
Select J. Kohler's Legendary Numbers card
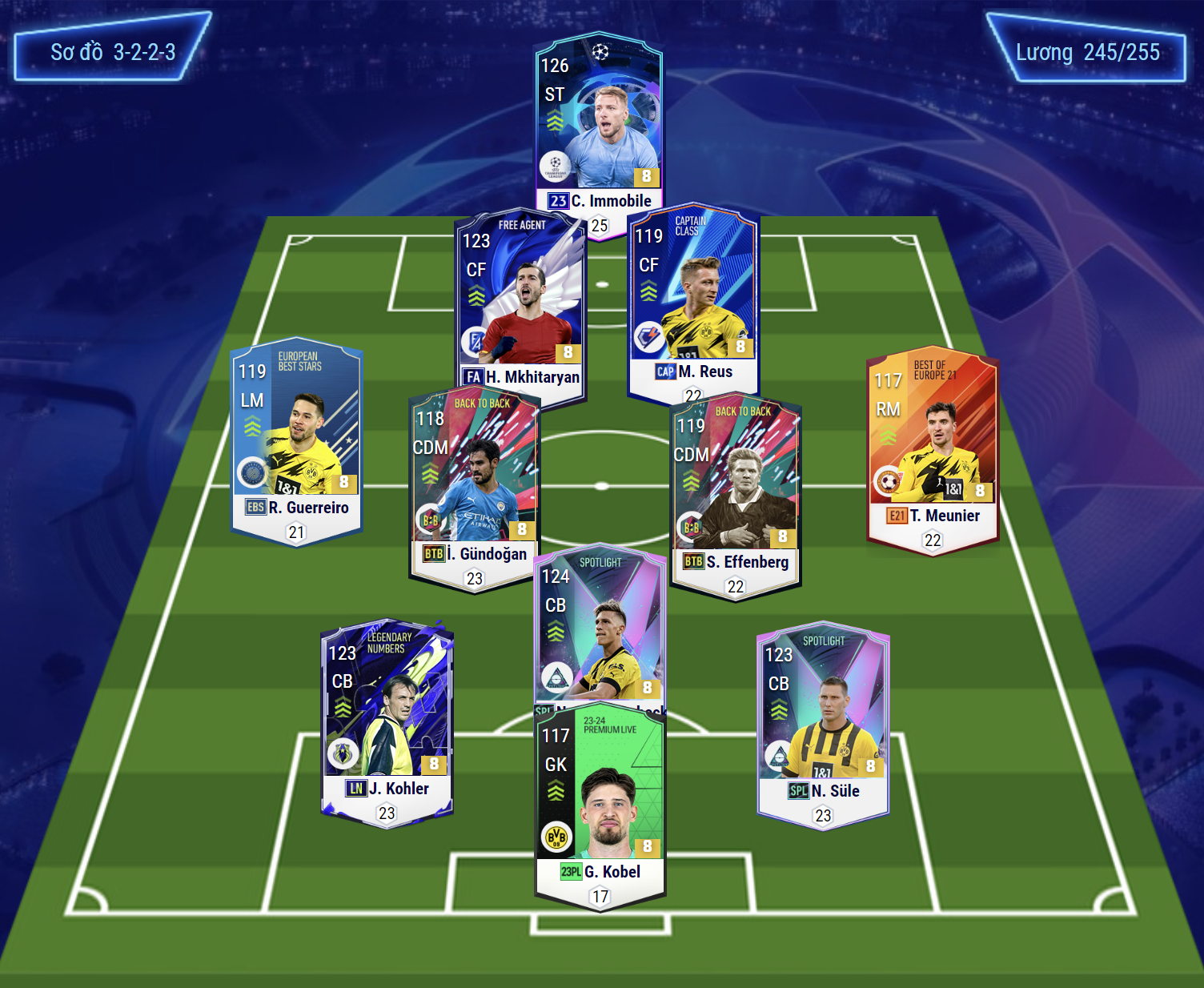click(x=387, y=713)
